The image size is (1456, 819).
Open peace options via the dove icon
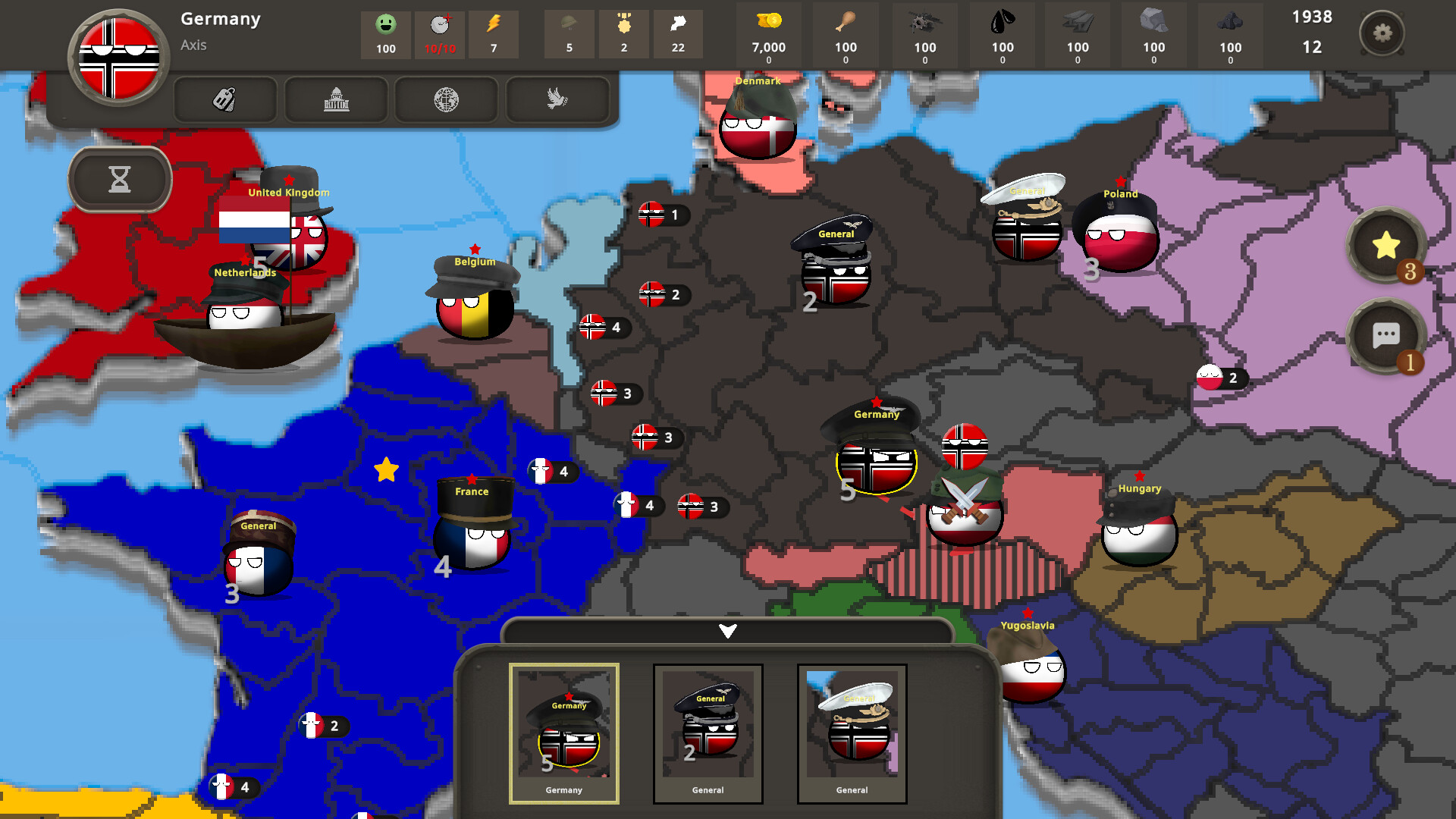pyautogui.click(x=557, y=99)
